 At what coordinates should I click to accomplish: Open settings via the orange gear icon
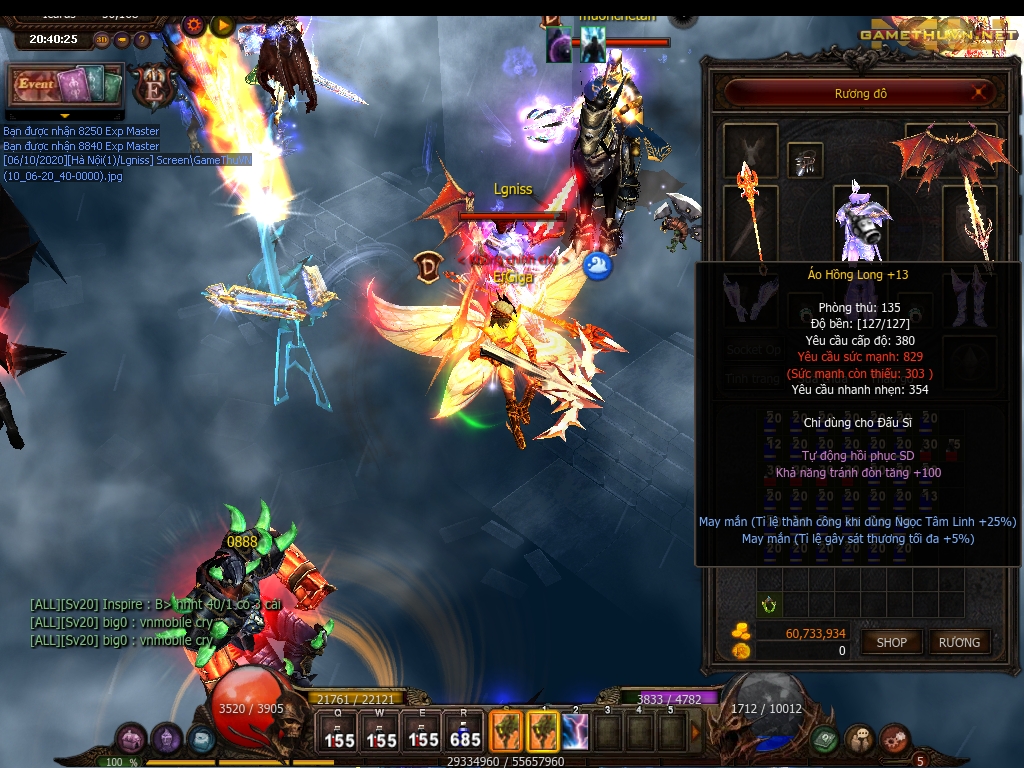coord(193,25)
